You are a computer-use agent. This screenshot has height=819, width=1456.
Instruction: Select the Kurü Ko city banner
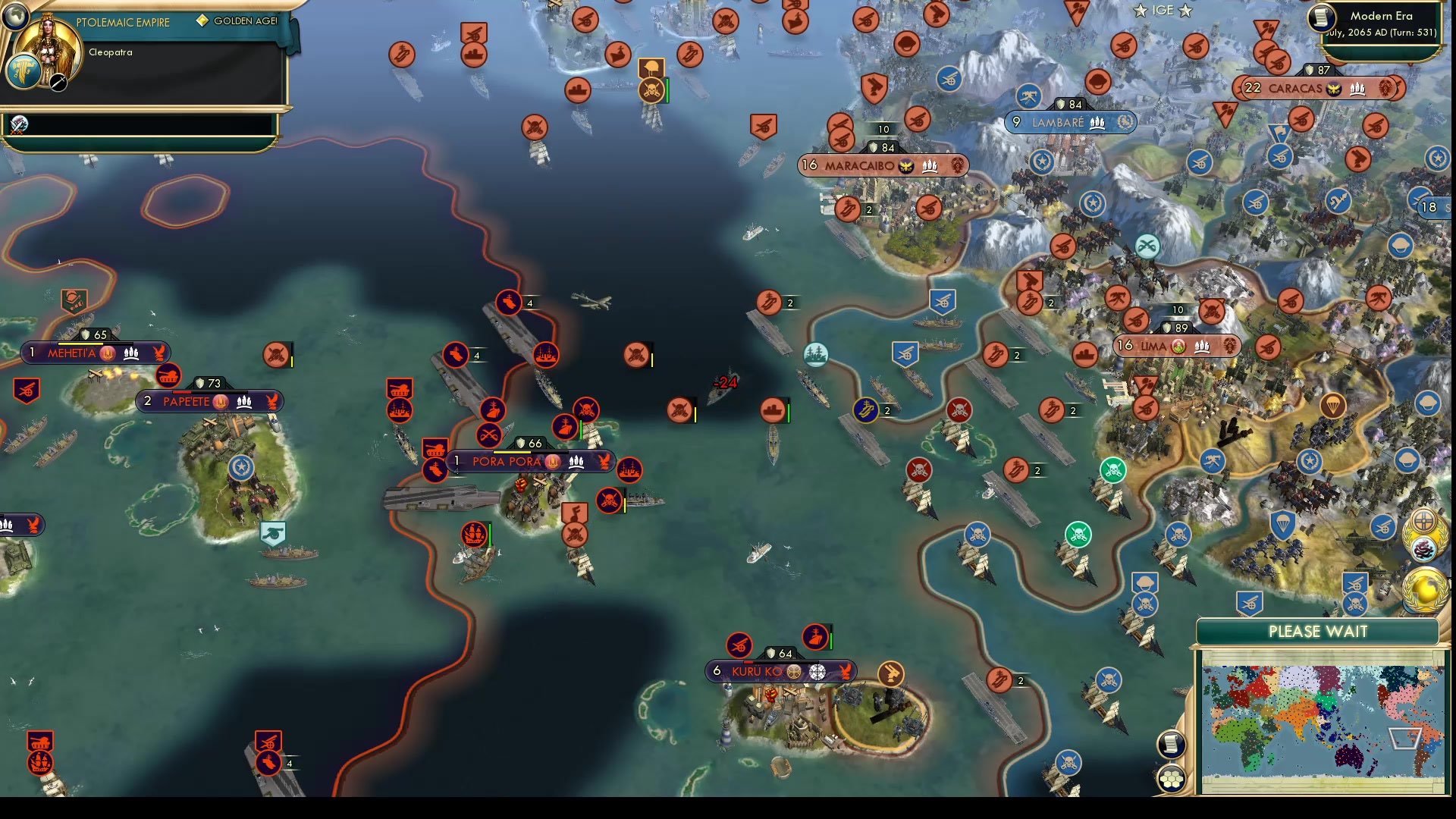click(781, 670)
